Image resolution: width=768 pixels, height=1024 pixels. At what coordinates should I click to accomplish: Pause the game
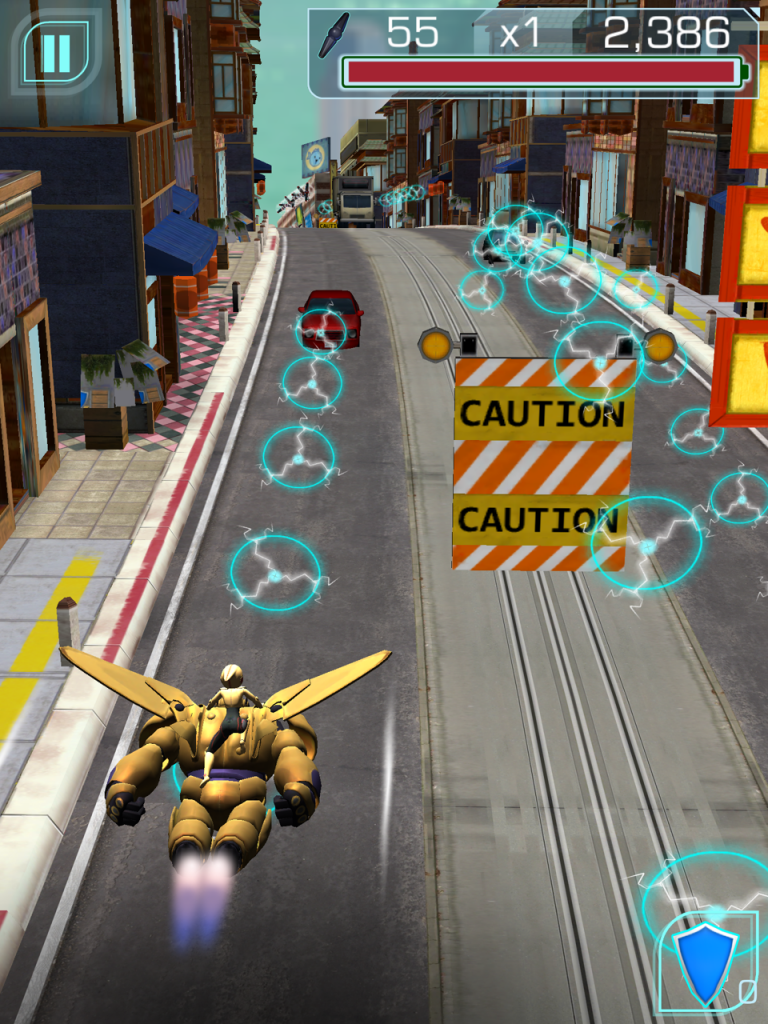point(56,52)
